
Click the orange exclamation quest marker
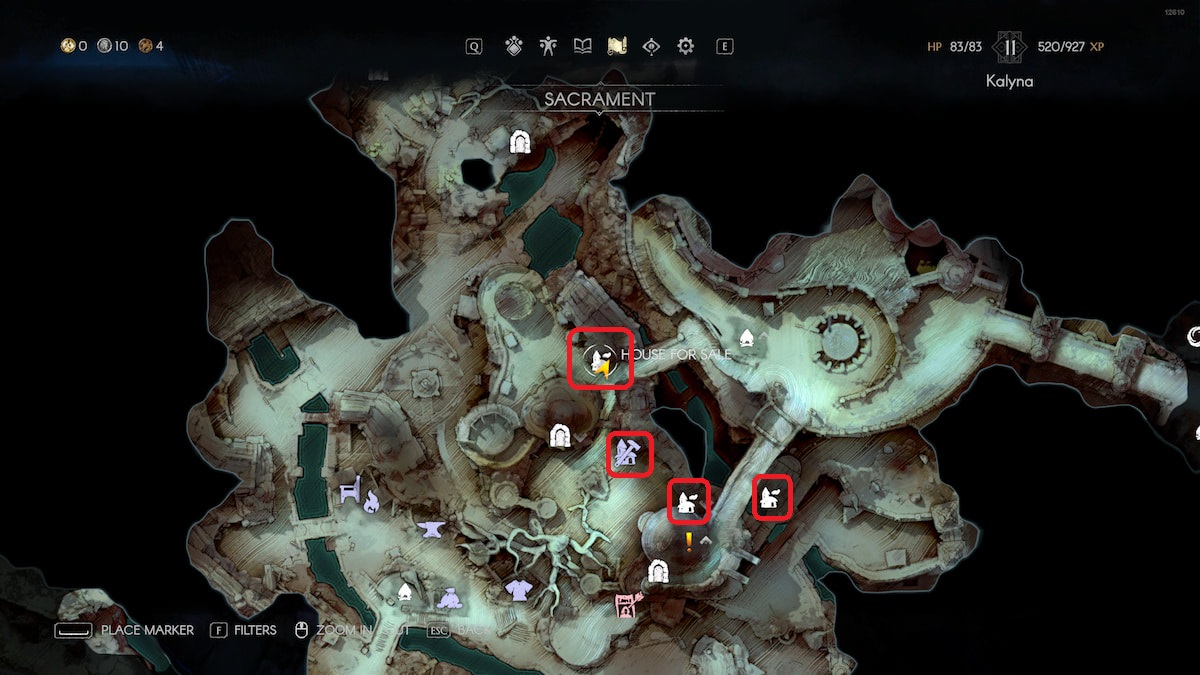[x=689, y=542]
